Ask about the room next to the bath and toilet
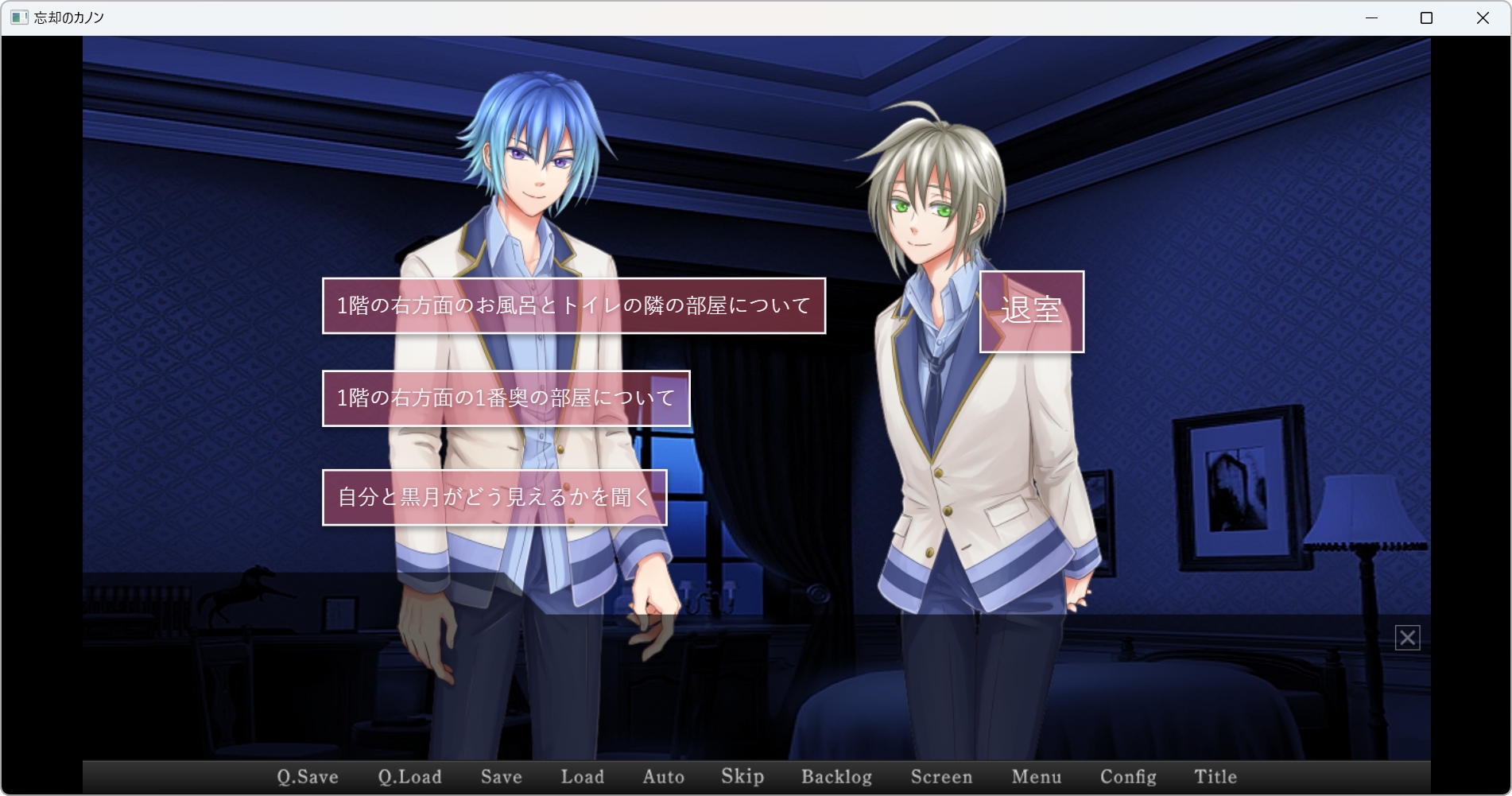 (x=573, y=306)
